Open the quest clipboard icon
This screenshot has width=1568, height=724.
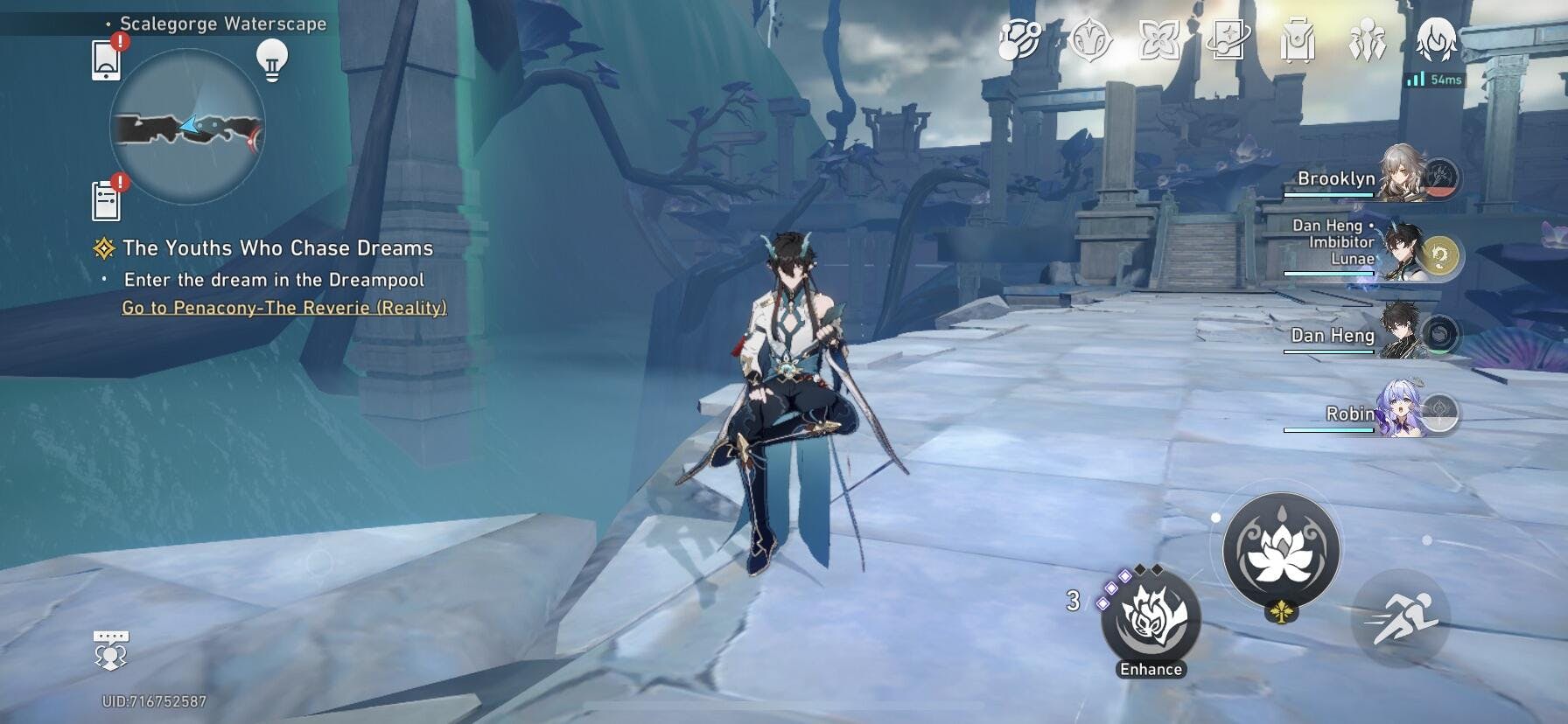106,200
